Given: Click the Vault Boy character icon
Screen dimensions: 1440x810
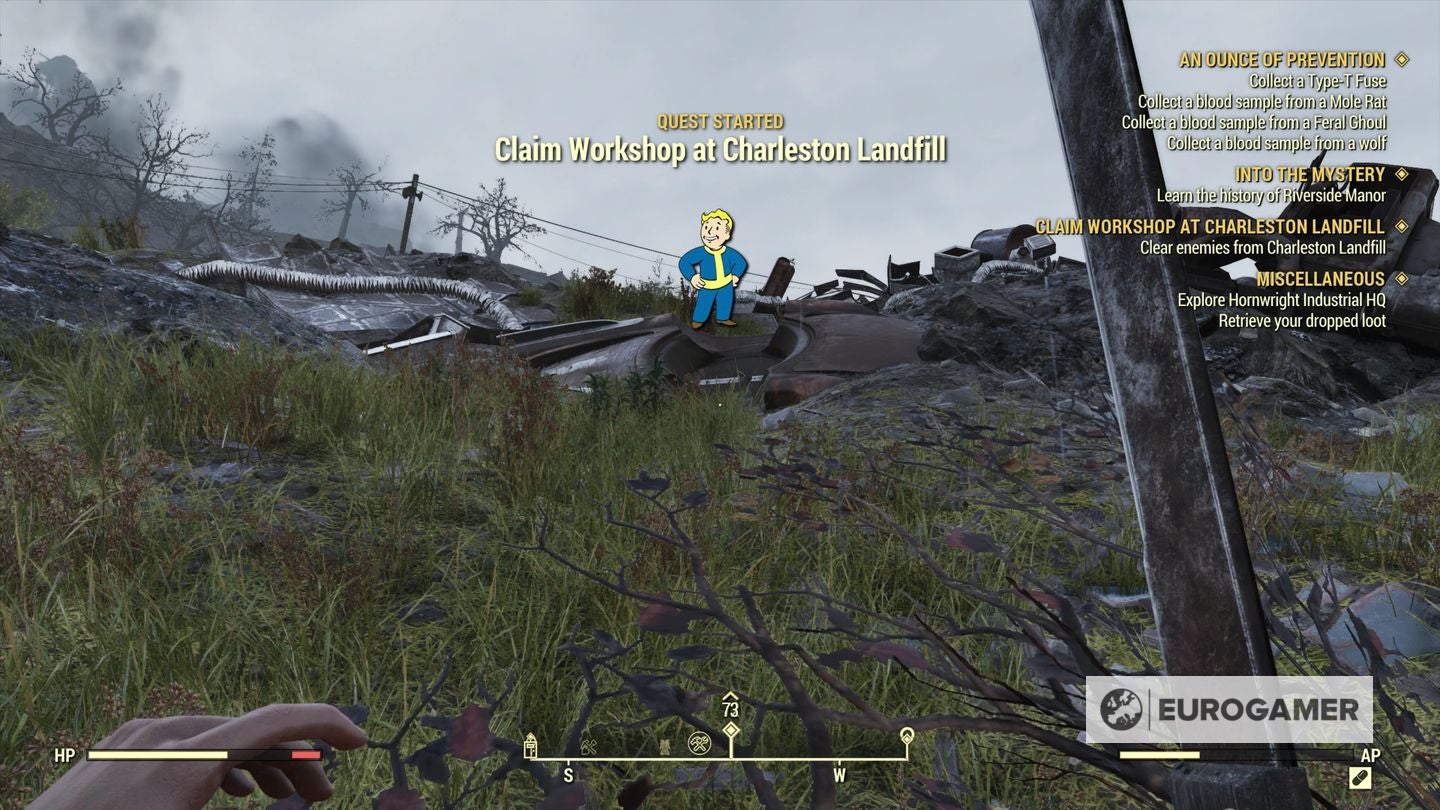Looking at the screenshot, I should tap(713, 268).
